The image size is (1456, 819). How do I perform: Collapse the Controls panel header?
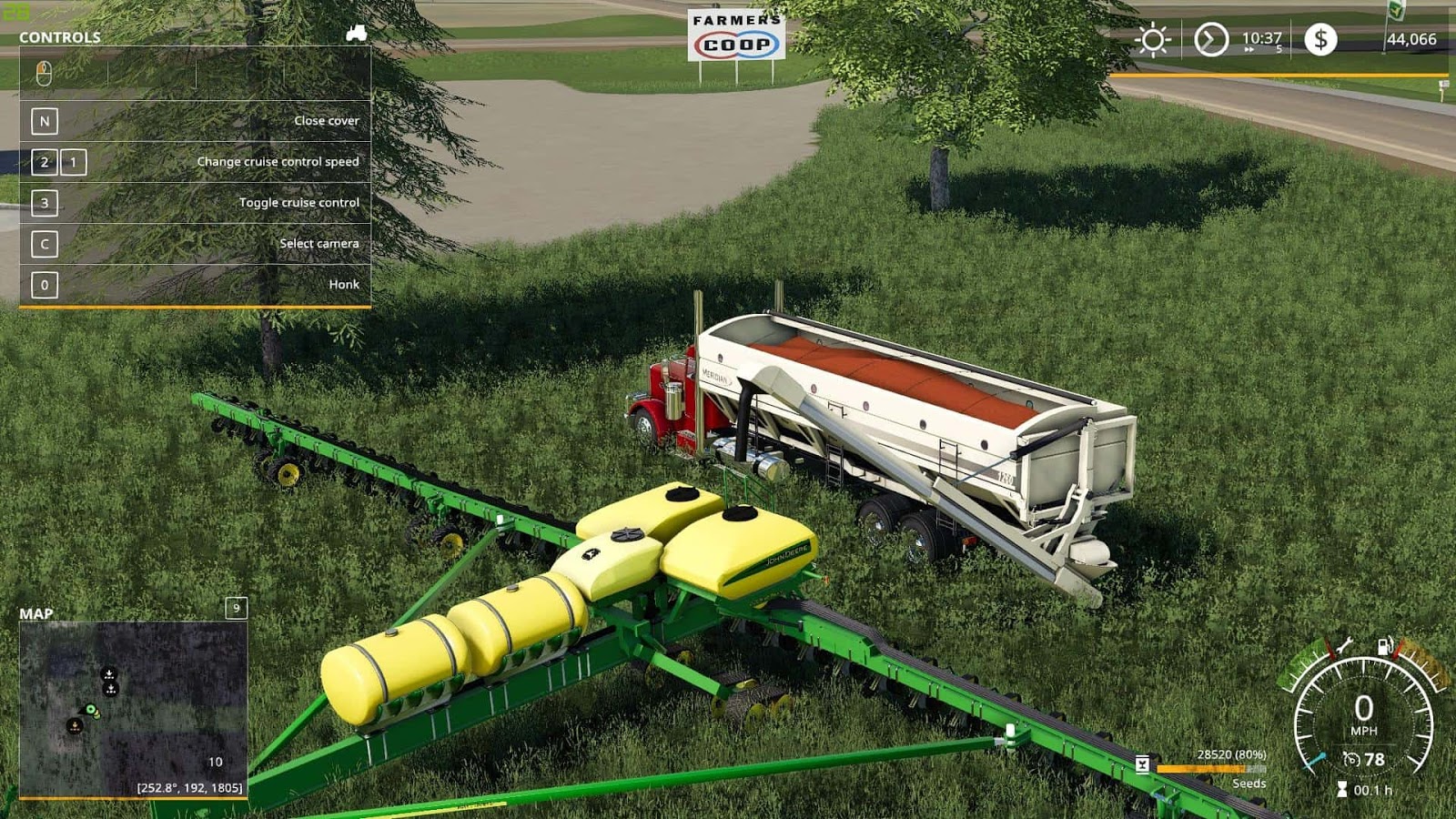click(x=59, y=38)
